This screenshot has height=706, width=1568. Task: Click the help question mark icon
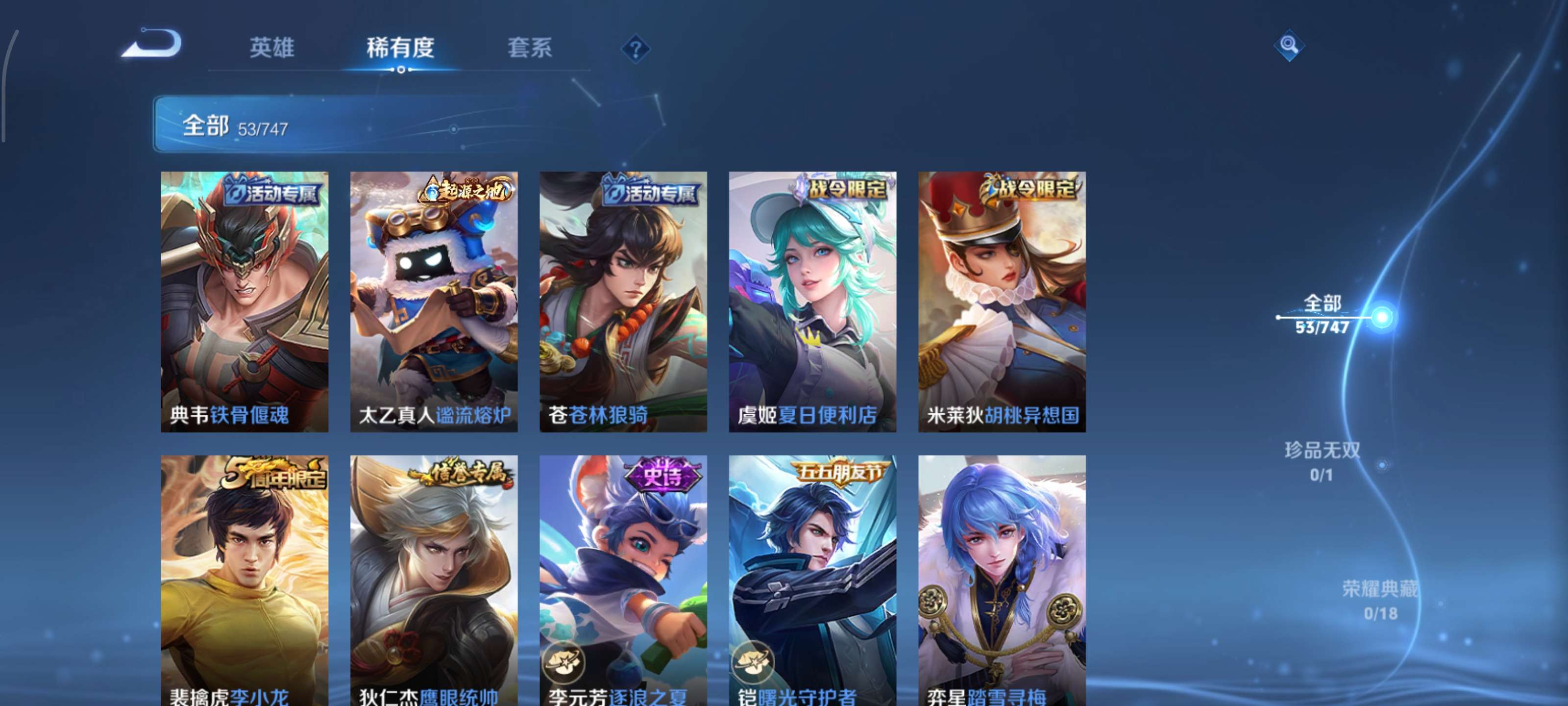click(637, 49)
